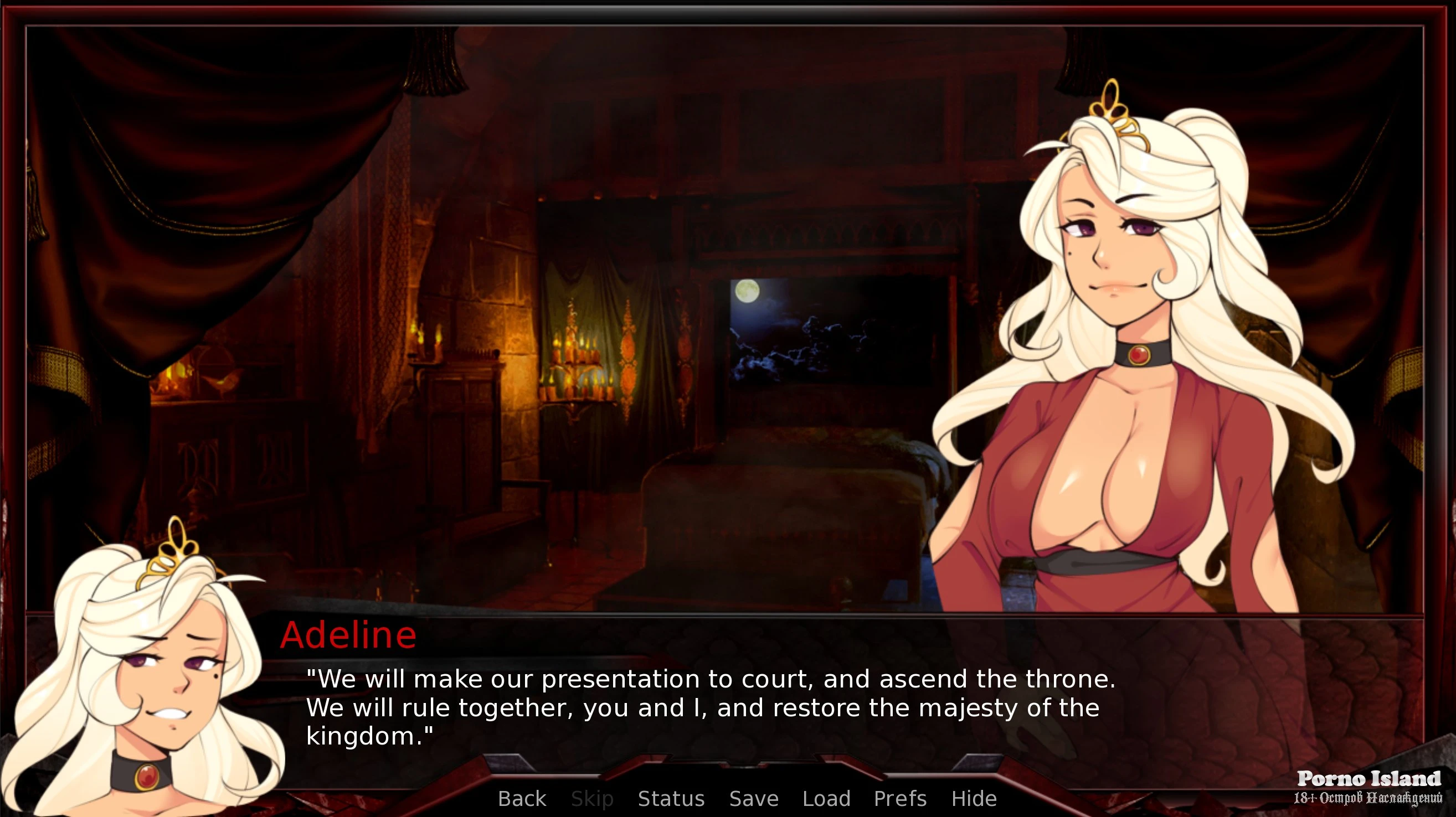Open Prefs settings
Image resolution: width=1456 pixels, height=817 pixels.
(x=900, y=798)
